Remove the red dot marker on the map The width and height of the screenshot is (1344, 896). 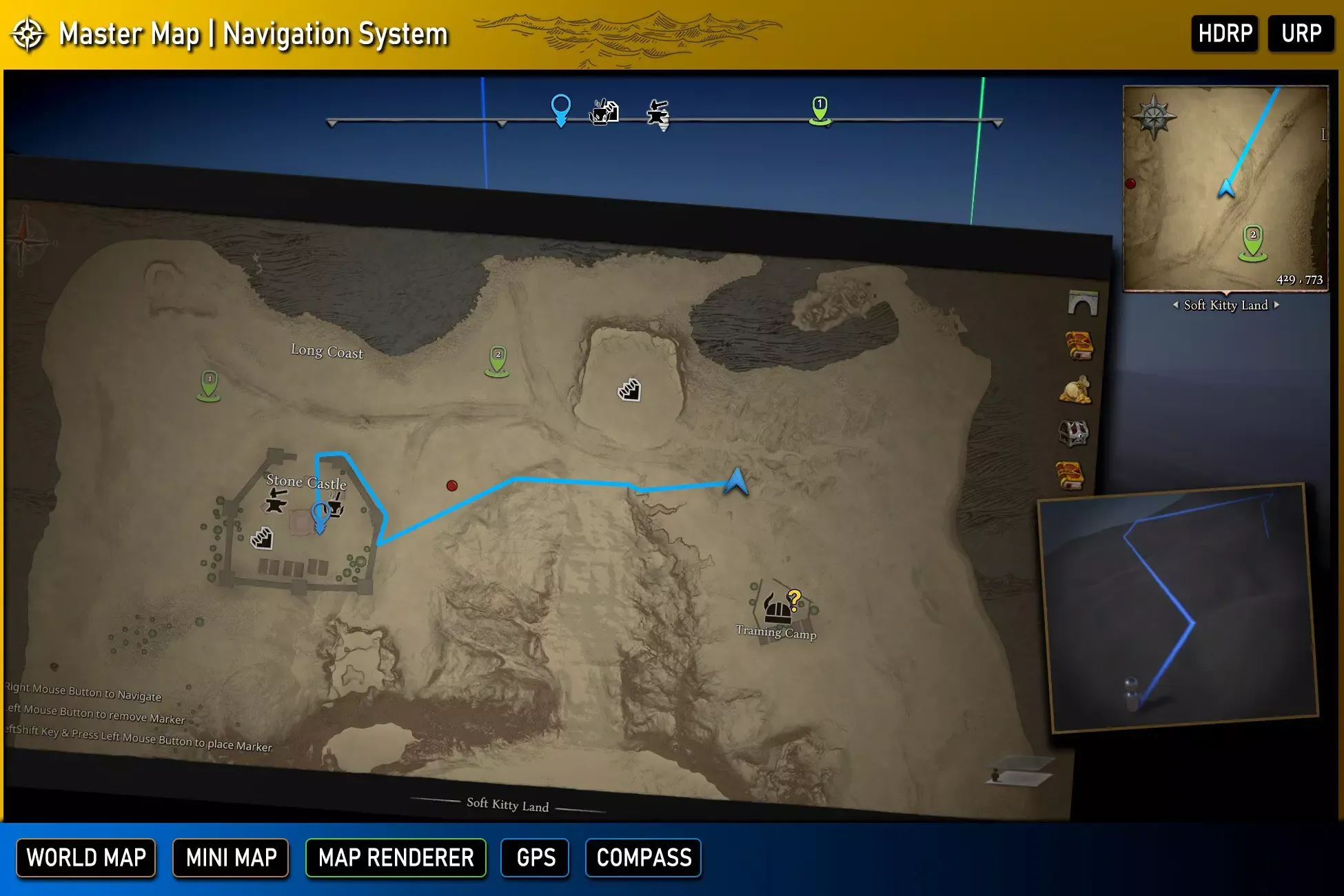[x=451, y=485]
